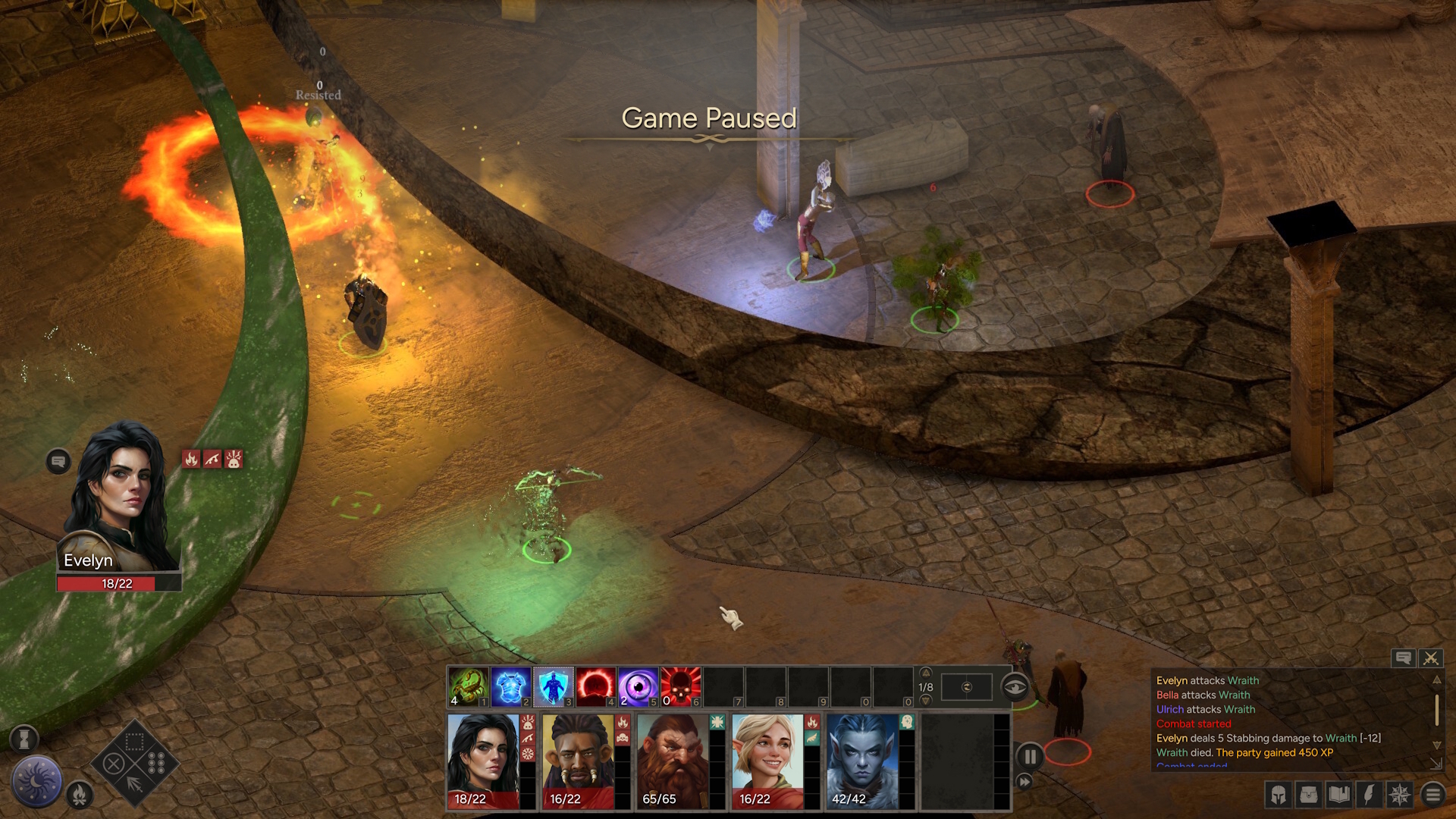Select the bearded dwarf party member
Viewport: 1456px width, 819px height.
pyautogui.click(x=671, y=761)
